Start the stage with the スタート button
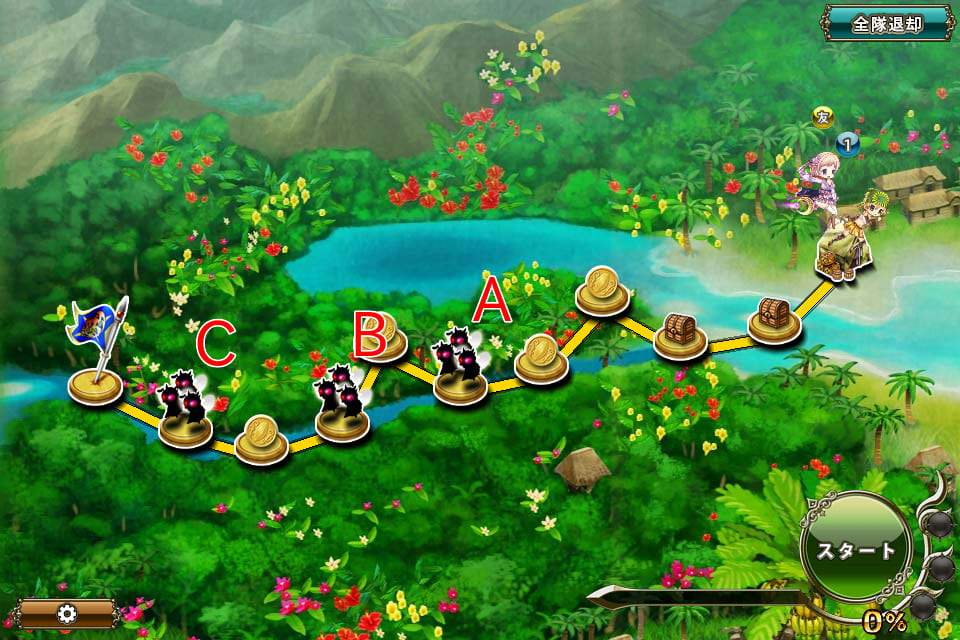The width and height of the screenshot is (960, 640). [x=858, y=551]
